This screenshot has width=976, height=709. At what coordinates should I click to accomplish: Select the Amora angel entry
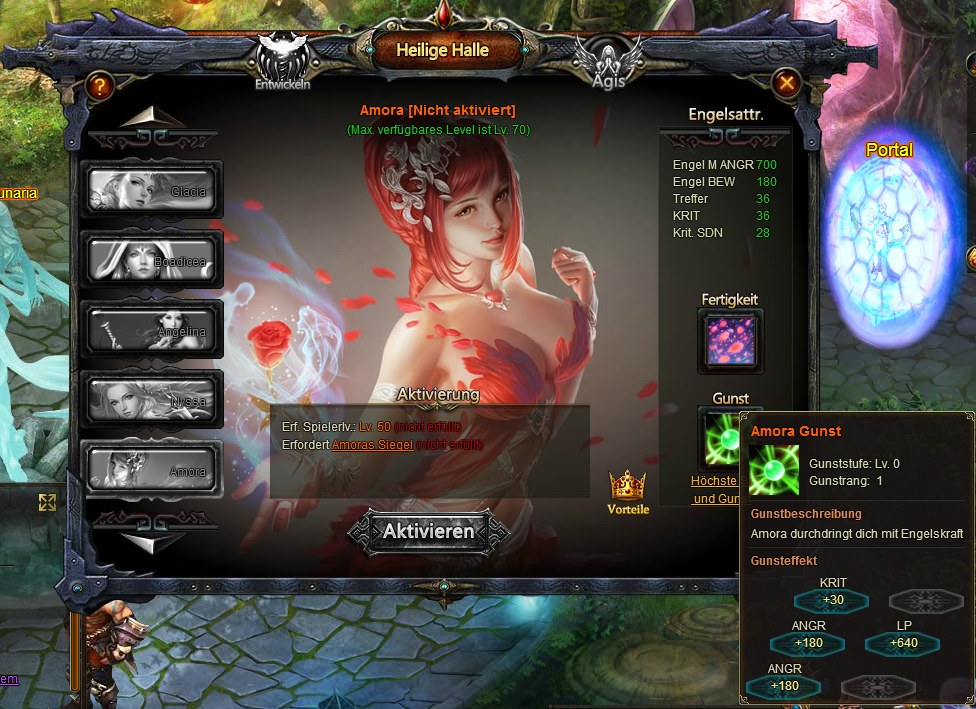pyautogui.click(x=151, y=469)
